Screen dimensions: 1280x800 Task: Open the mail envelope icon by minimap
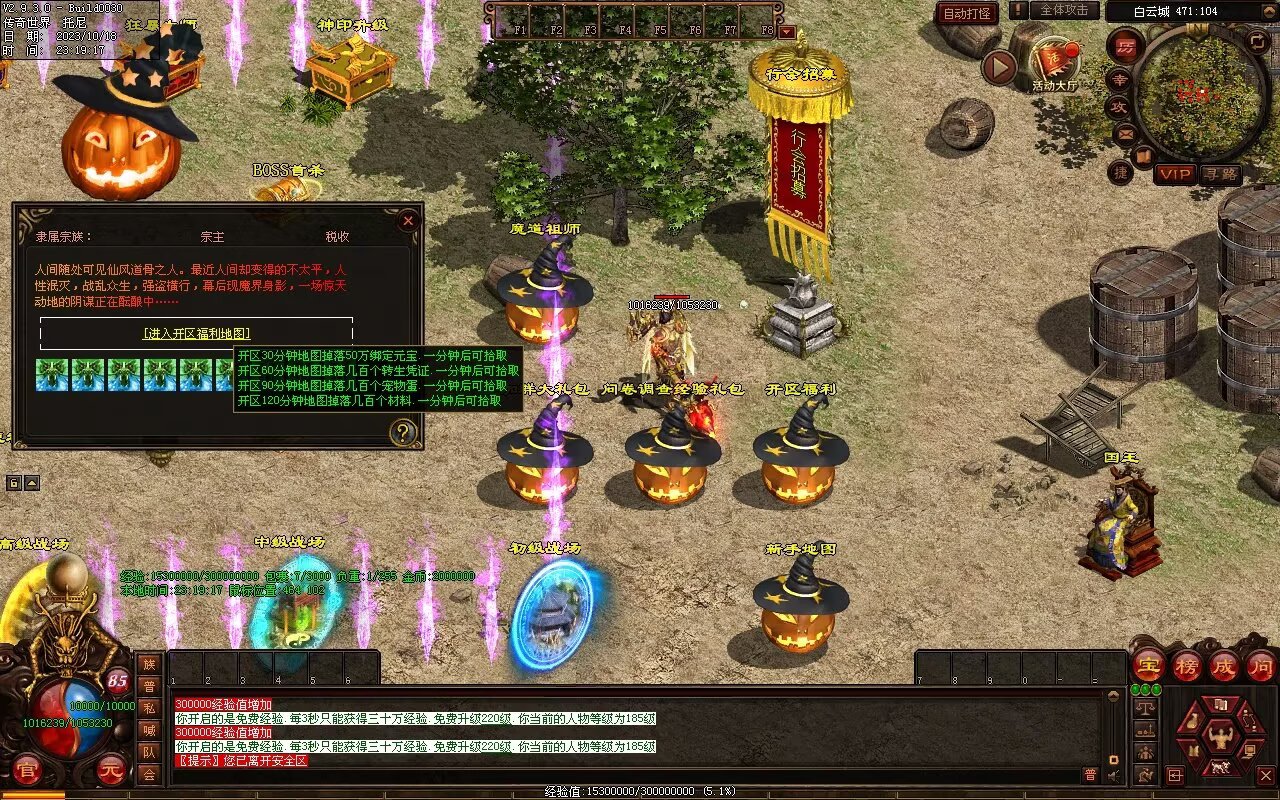pyautogui.click(x=1125, y=133)
